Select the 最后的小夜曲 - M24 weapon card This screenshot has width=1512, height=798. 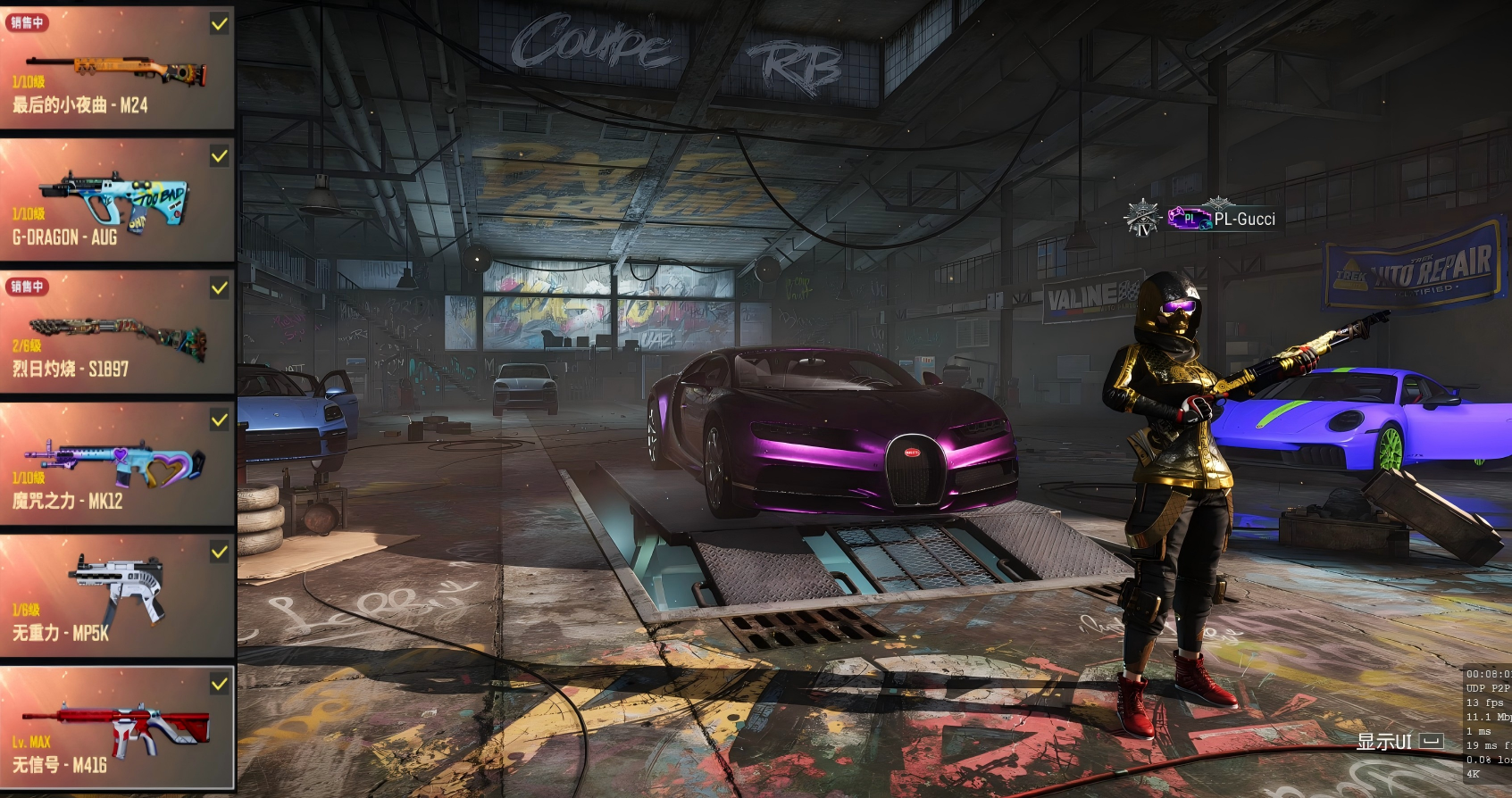click(116, 68)
